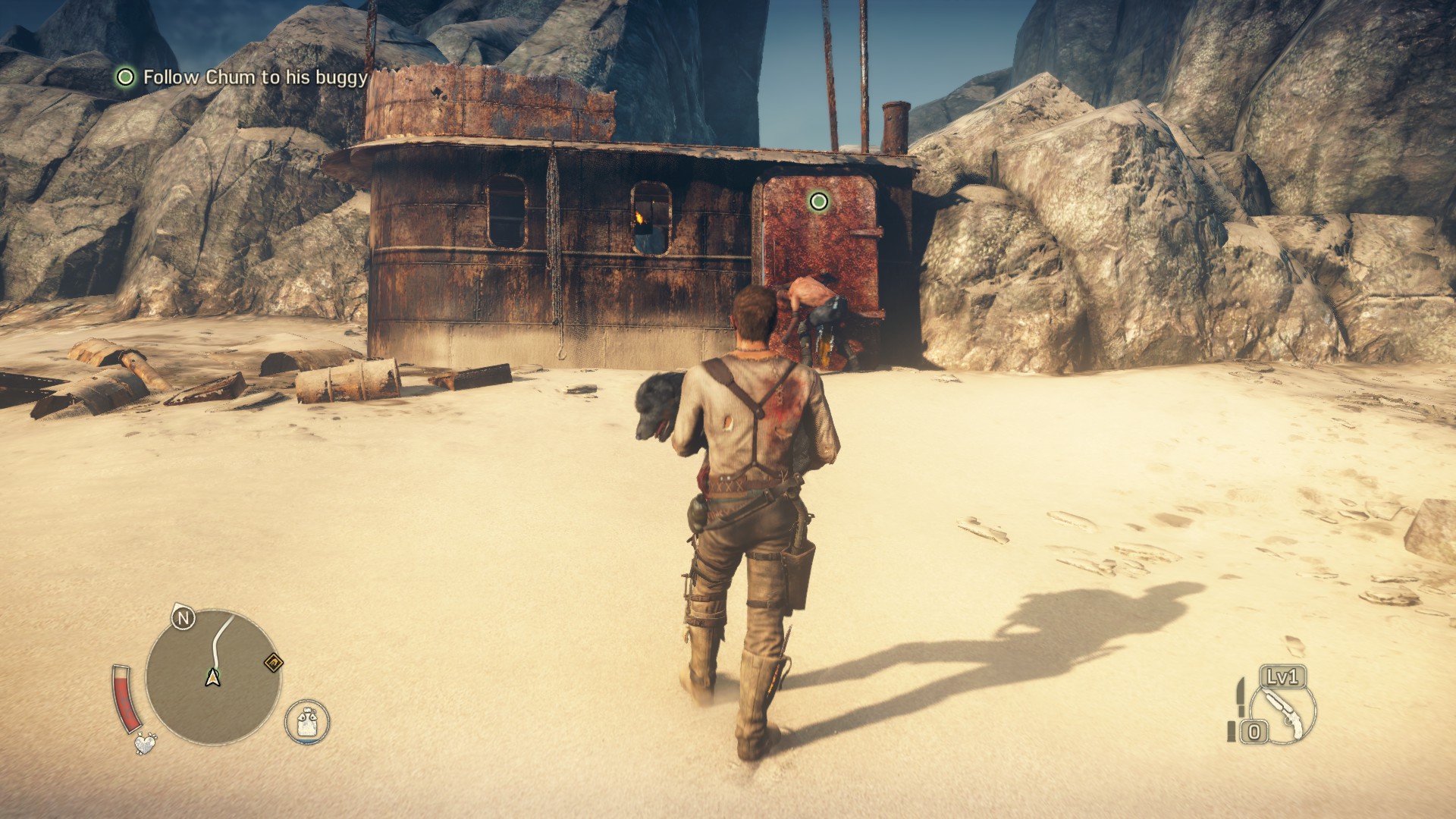Select the water canteen icon
Viewport: 1456px width, 819px height.
click(x=307, y=720)
